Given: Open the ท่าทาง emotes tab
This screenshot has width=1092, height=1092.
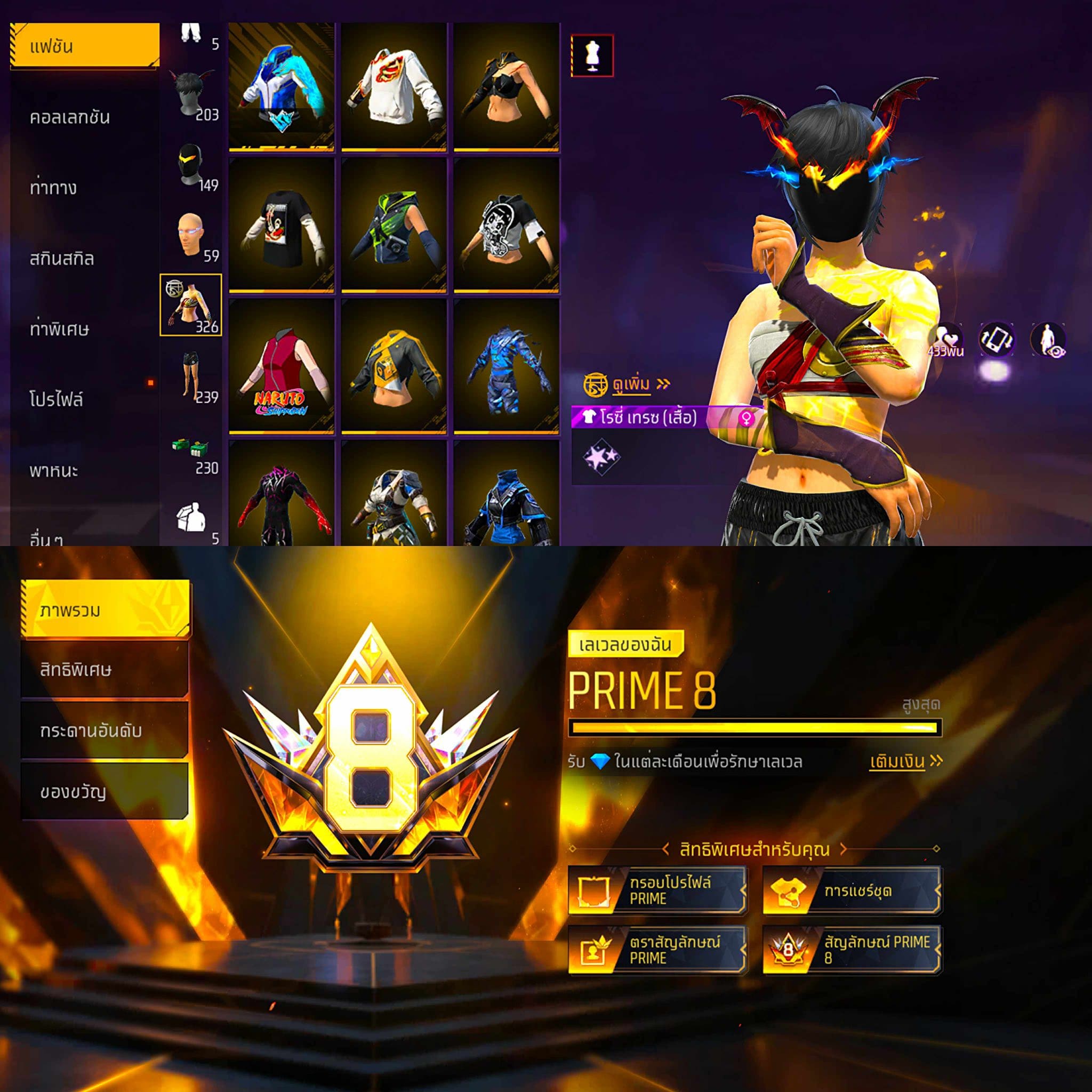Looking at the screenshot, I should pos(53,187).
